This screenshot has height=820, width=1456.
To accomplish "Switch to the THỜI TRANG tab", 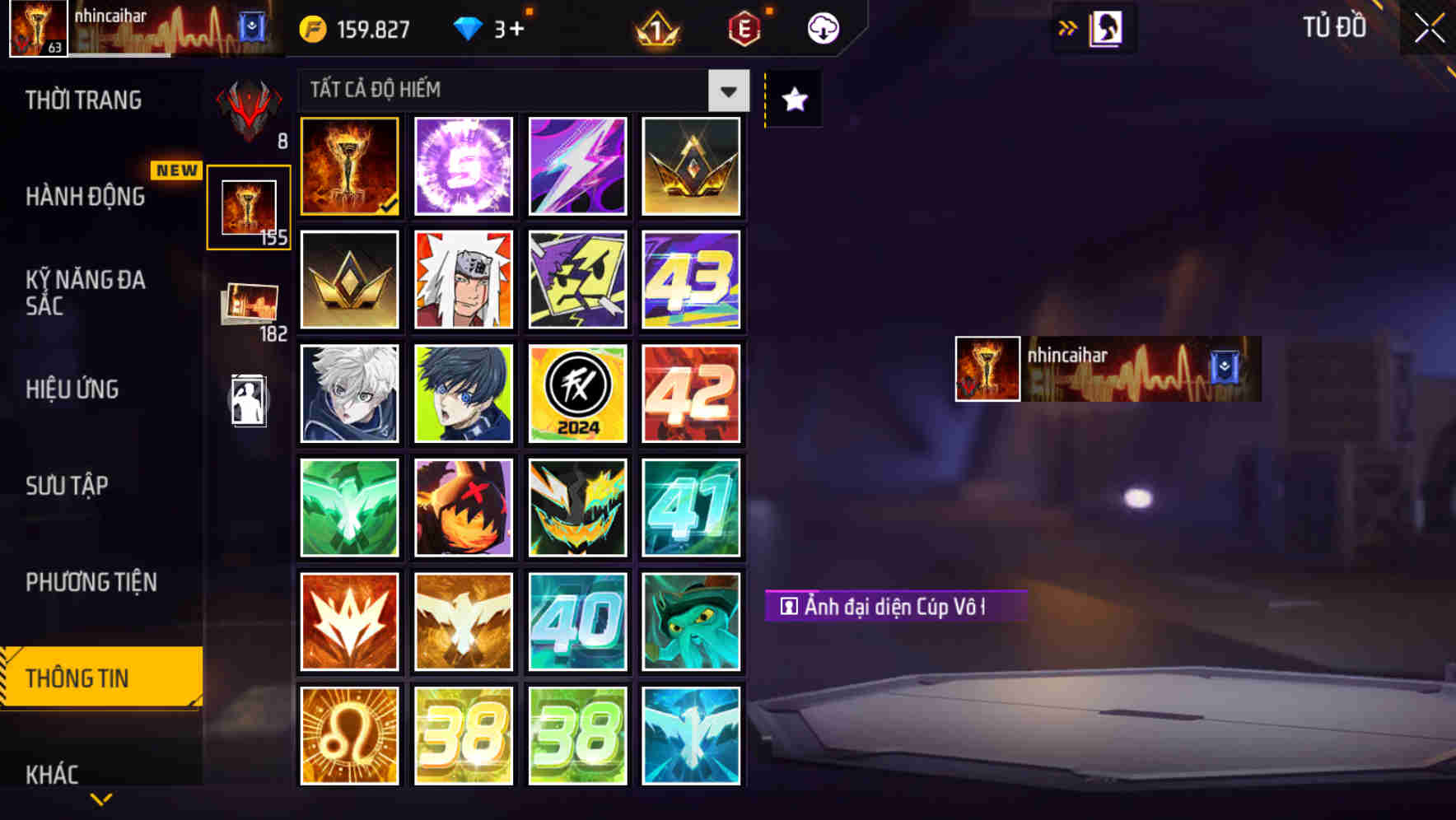I will tap(82, 100).
